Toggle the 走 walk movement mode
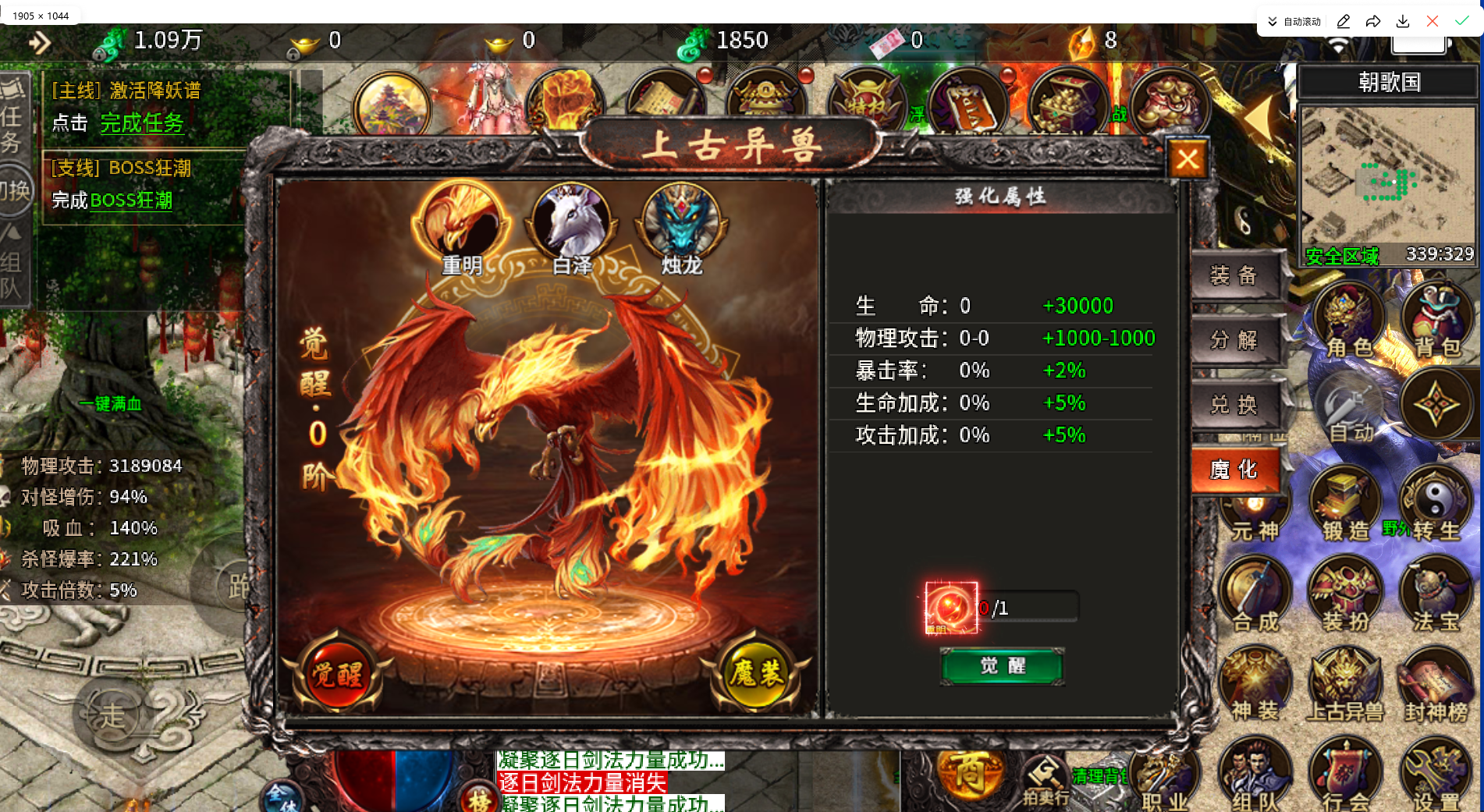Image resolution: width=1484 pixels, height=812 pixels. point(113,714)
